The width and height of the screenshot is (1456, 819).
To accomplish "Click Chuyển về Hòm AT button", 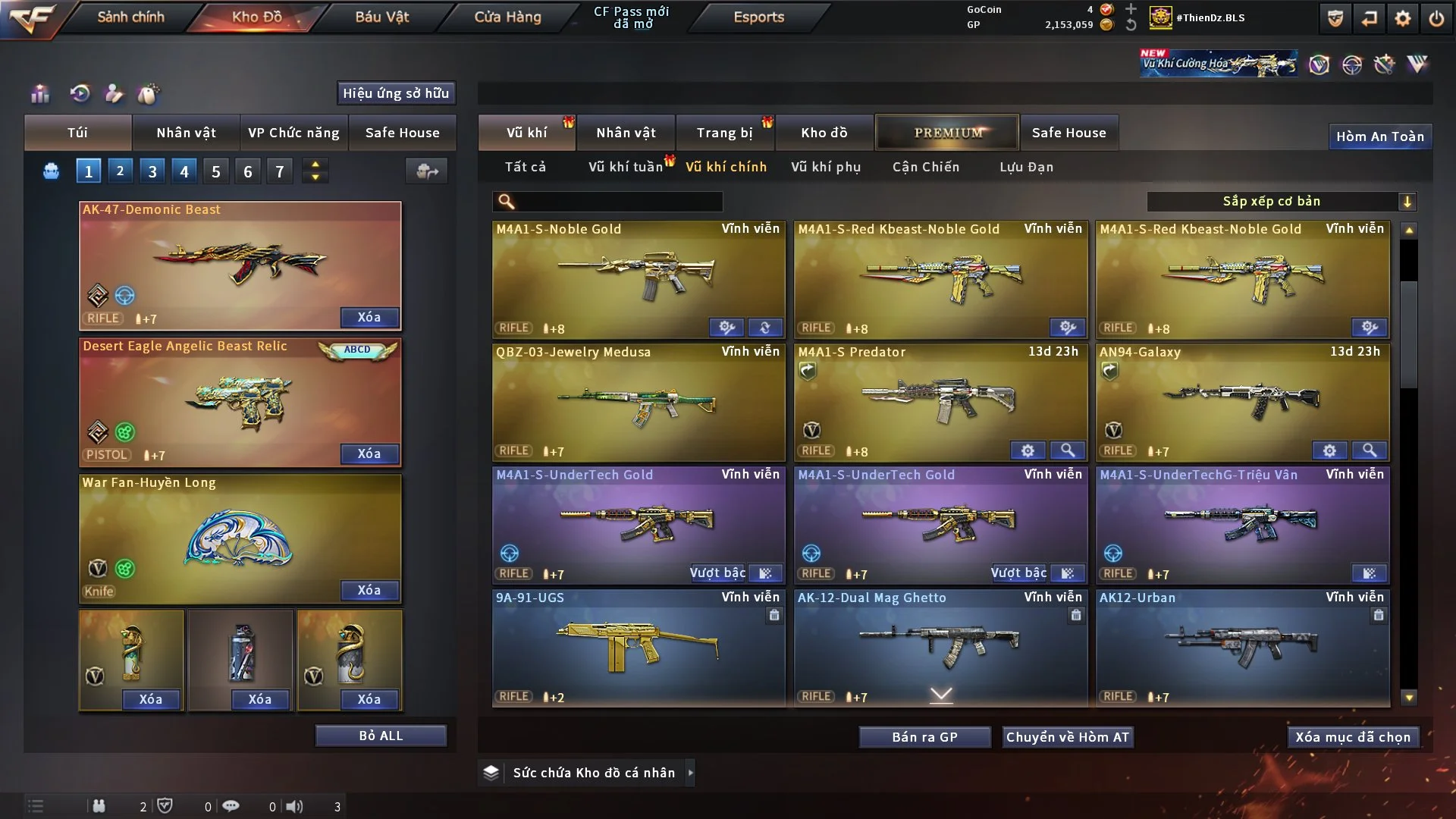I will coord(1067,737).
